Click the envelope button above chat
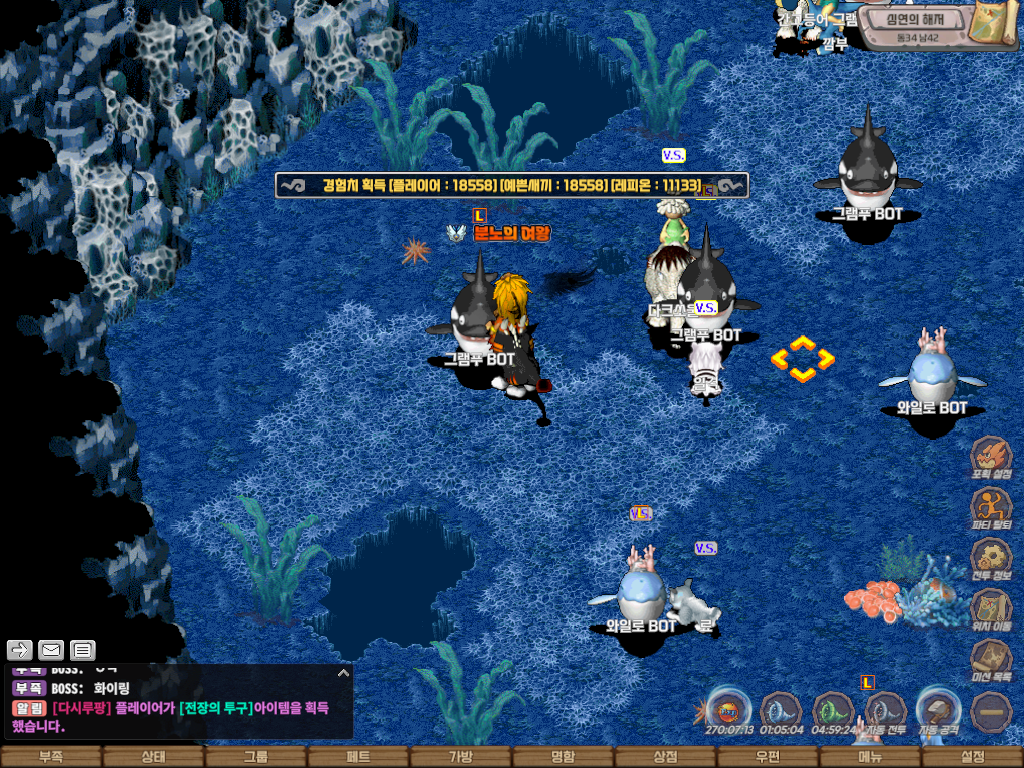1024x768 pixels. coord(50,650)
